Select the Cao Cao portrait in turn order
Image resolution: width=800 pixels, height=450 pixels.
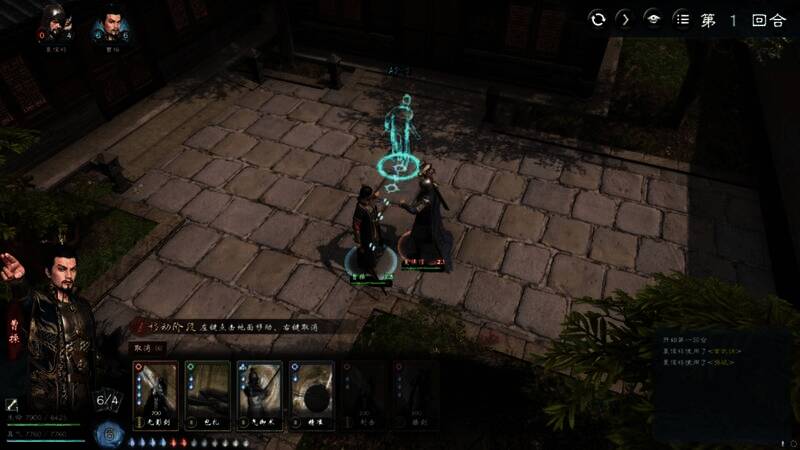pos(110,24)
